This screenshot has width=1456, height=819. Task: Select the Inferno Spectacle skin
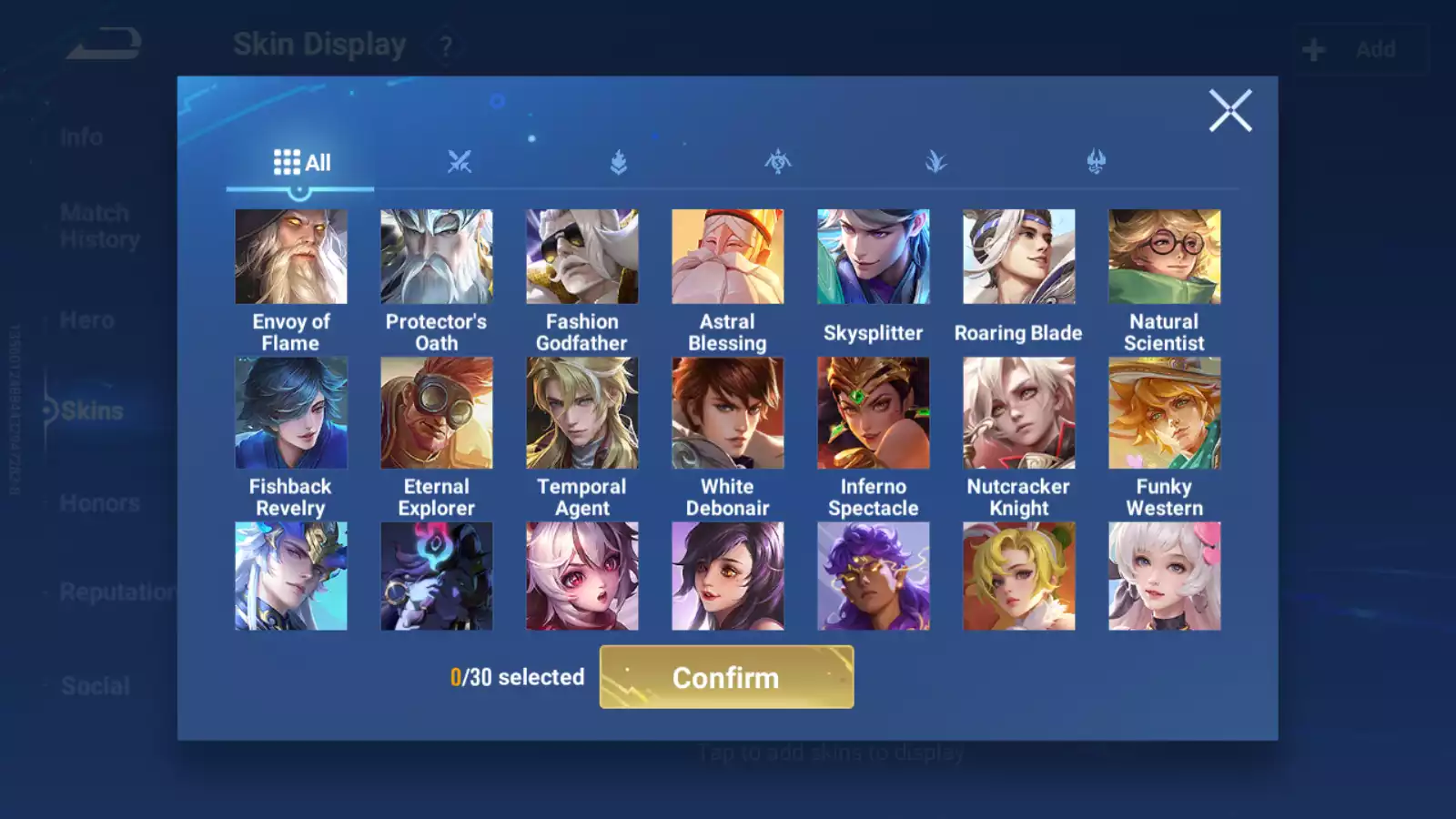pyautogui.click(x=874, y=413)
